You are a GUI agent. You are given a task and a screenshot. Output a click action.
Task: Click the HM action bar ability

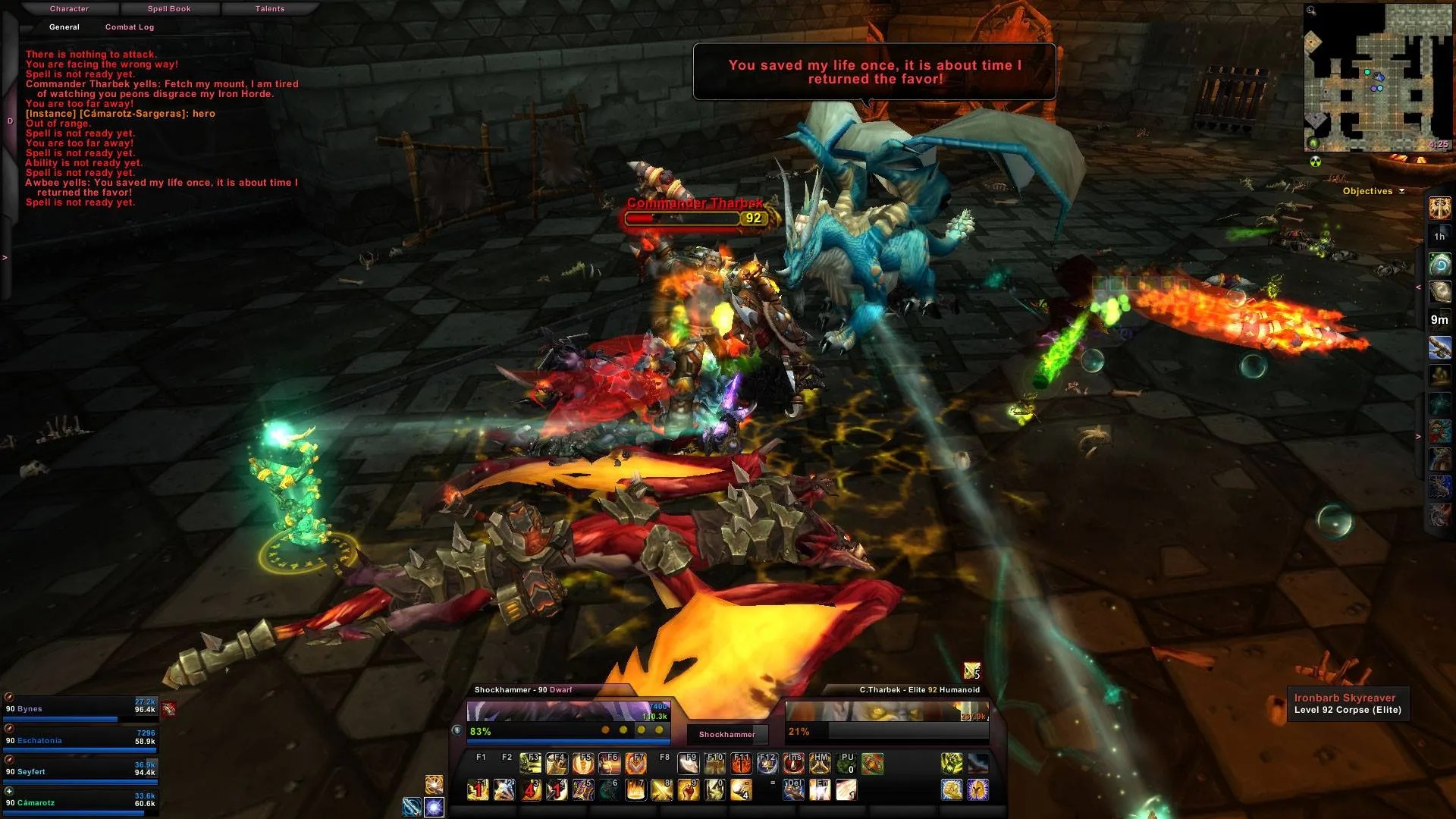pos(820,764)
